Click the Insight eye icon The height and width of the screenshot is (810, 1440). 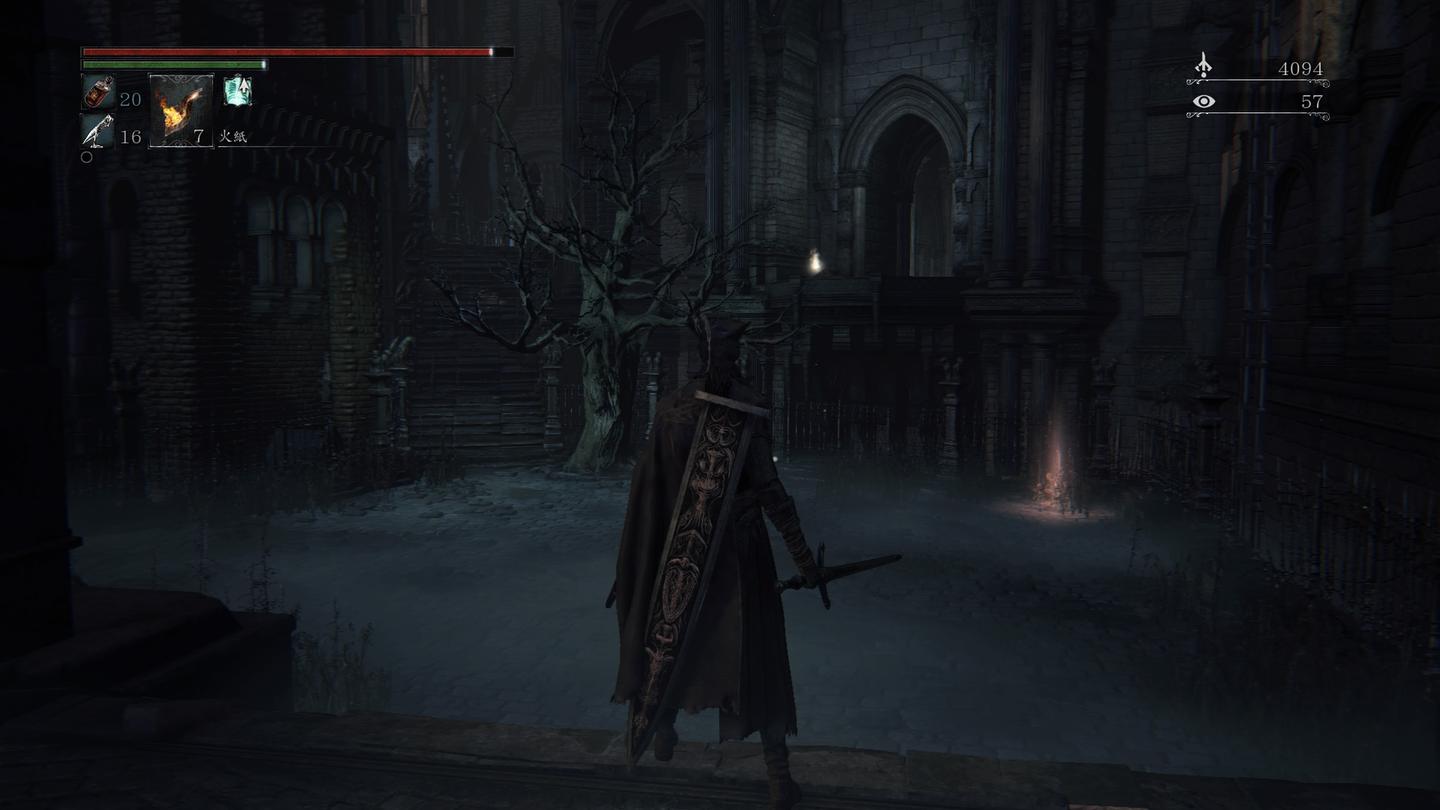pyautogui.click(x=1204, y=101)
